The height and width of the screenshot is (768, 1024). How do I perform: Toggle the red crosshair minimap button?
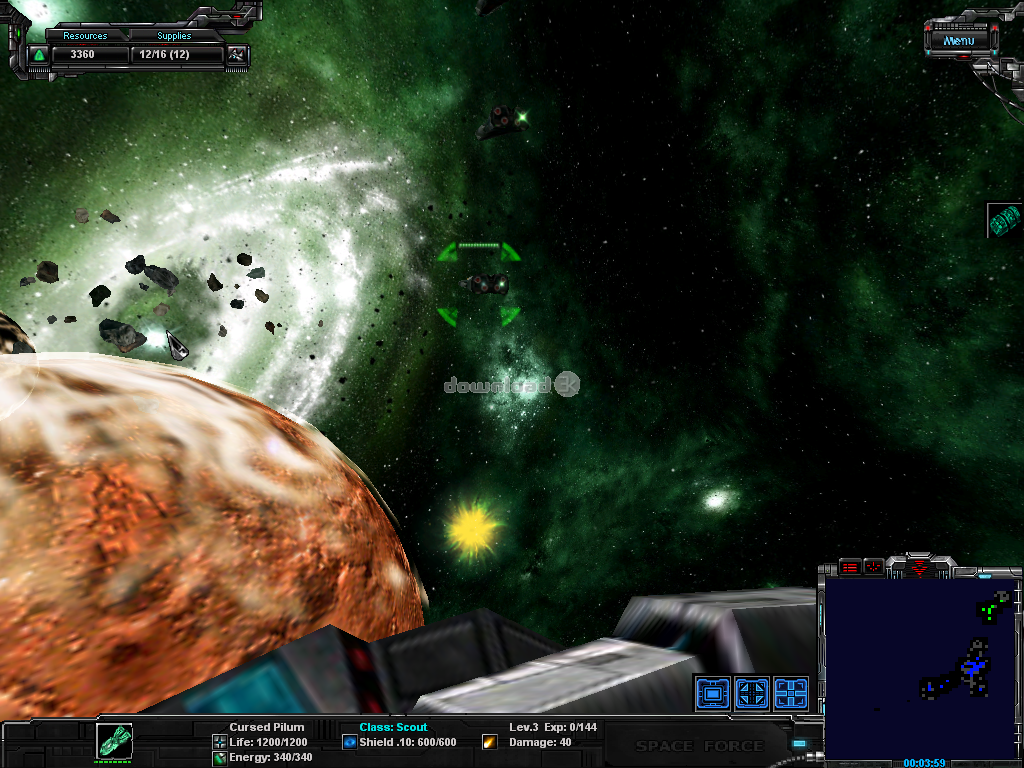point(873,567)
